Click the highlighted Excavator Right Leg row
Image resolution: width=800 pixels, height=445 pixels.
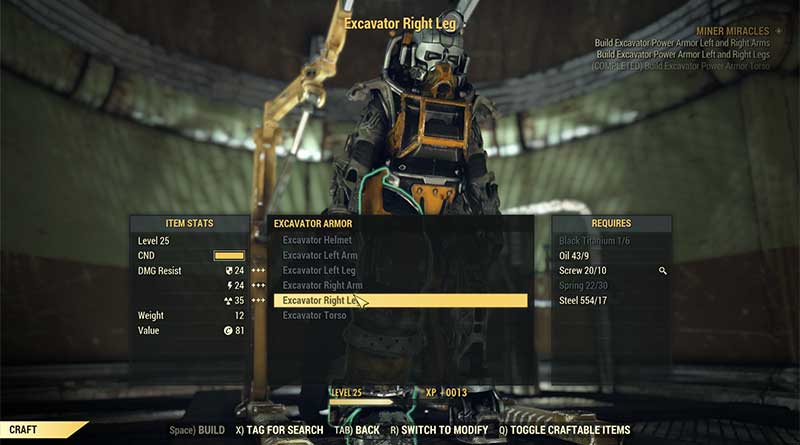click(x=400, y=300)
